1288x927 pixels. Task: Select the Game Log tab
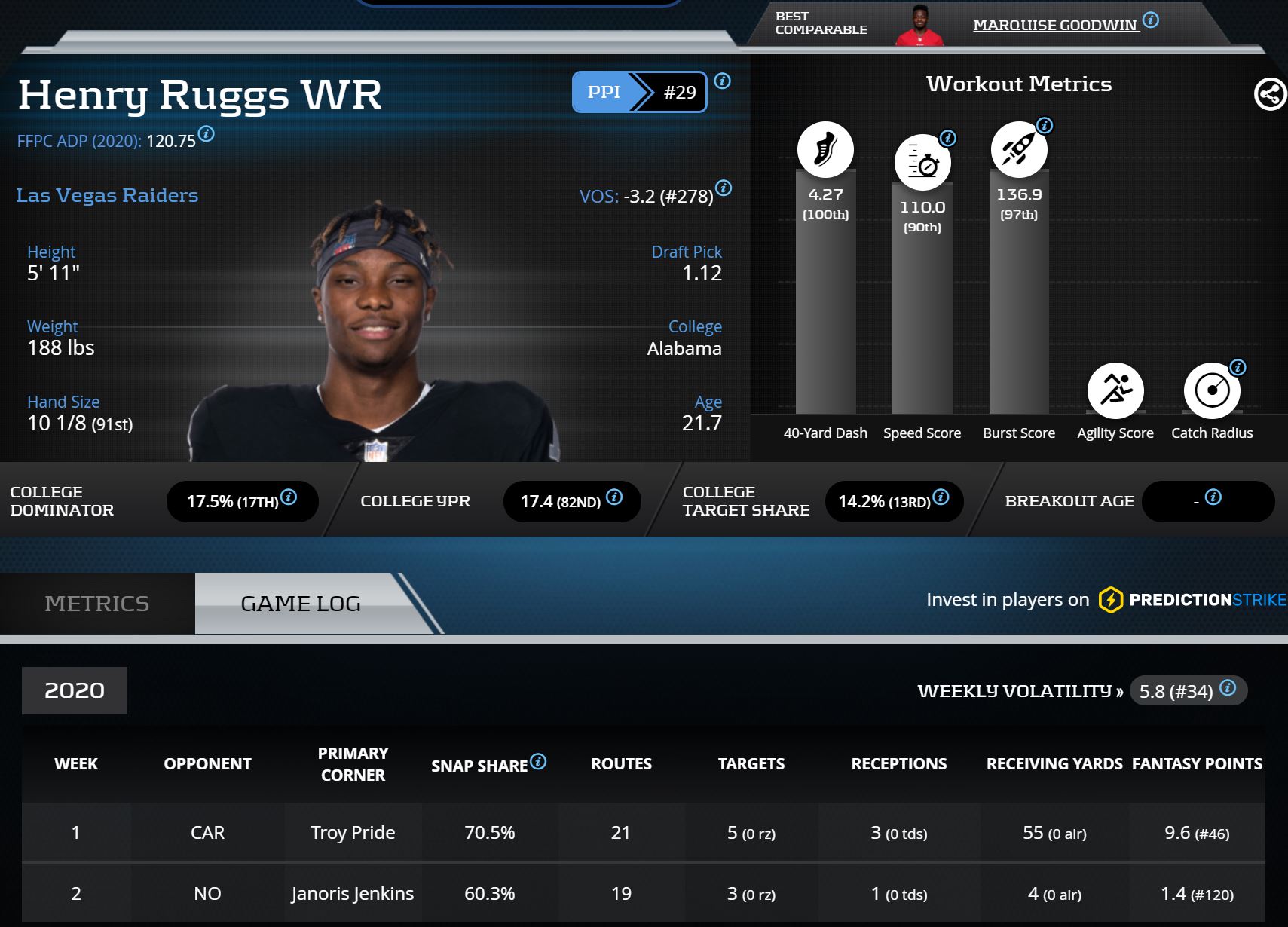point(300,604)
